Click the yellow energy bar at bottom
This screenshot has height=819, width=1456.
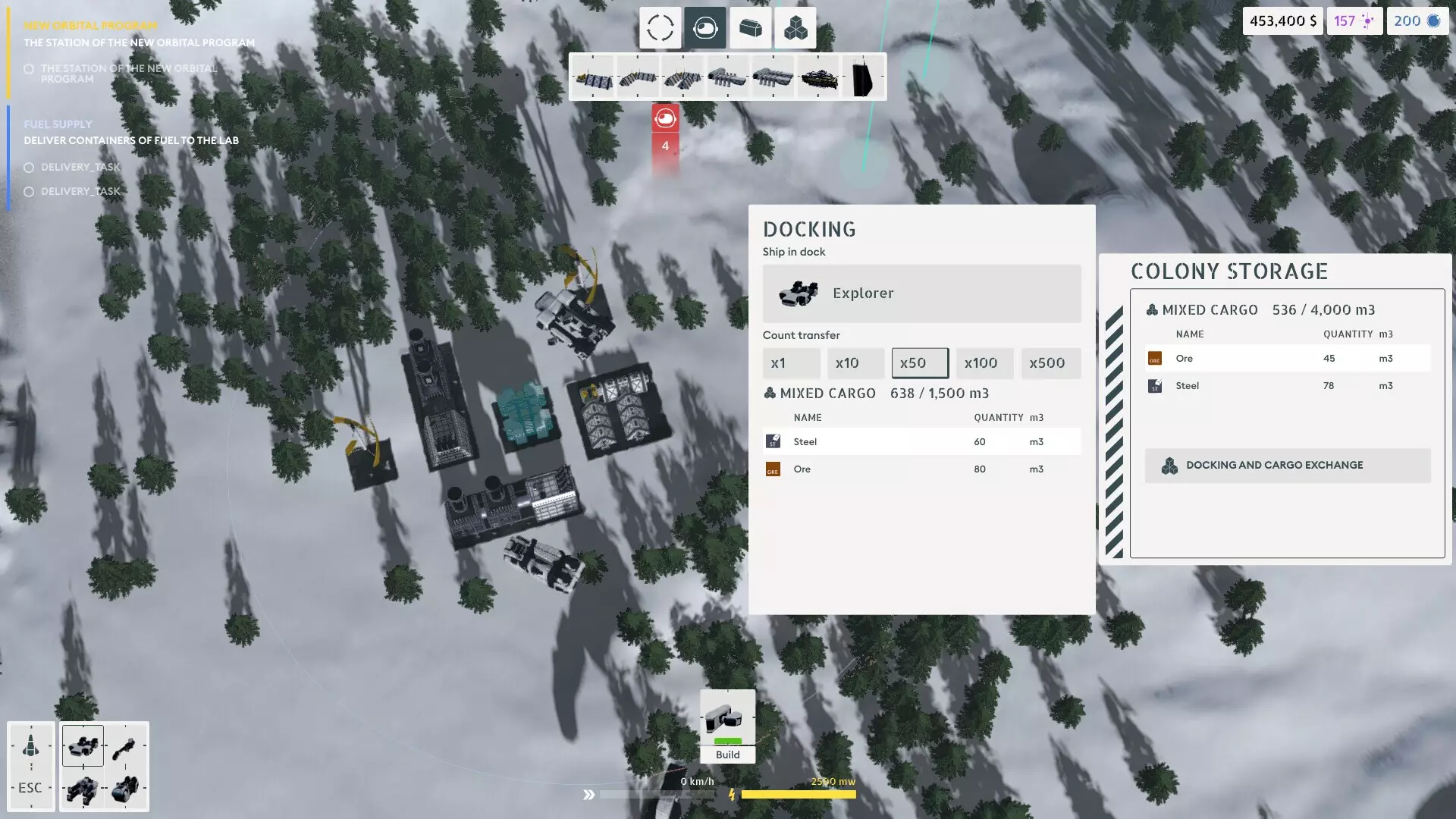800,793
